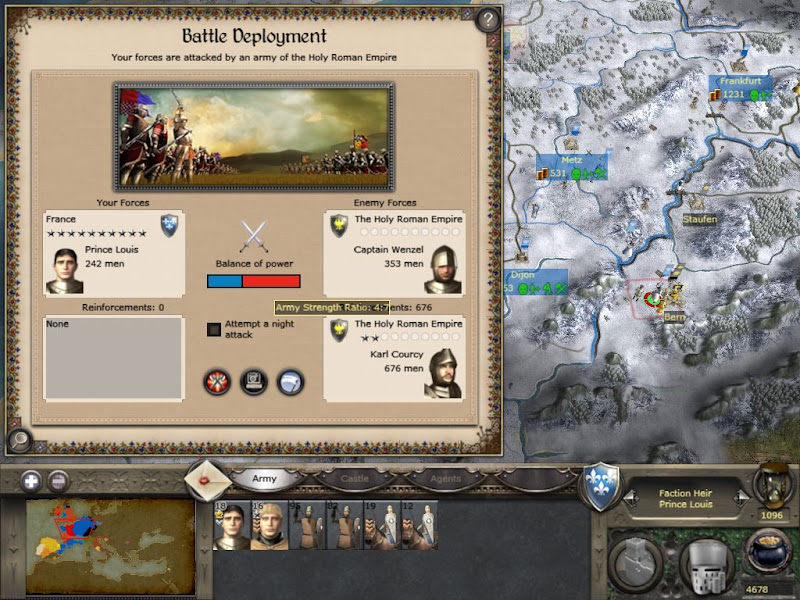Screen dimensions: 800x600
Task: Switch to the Castle tab
Action: (x=355, y=479)
